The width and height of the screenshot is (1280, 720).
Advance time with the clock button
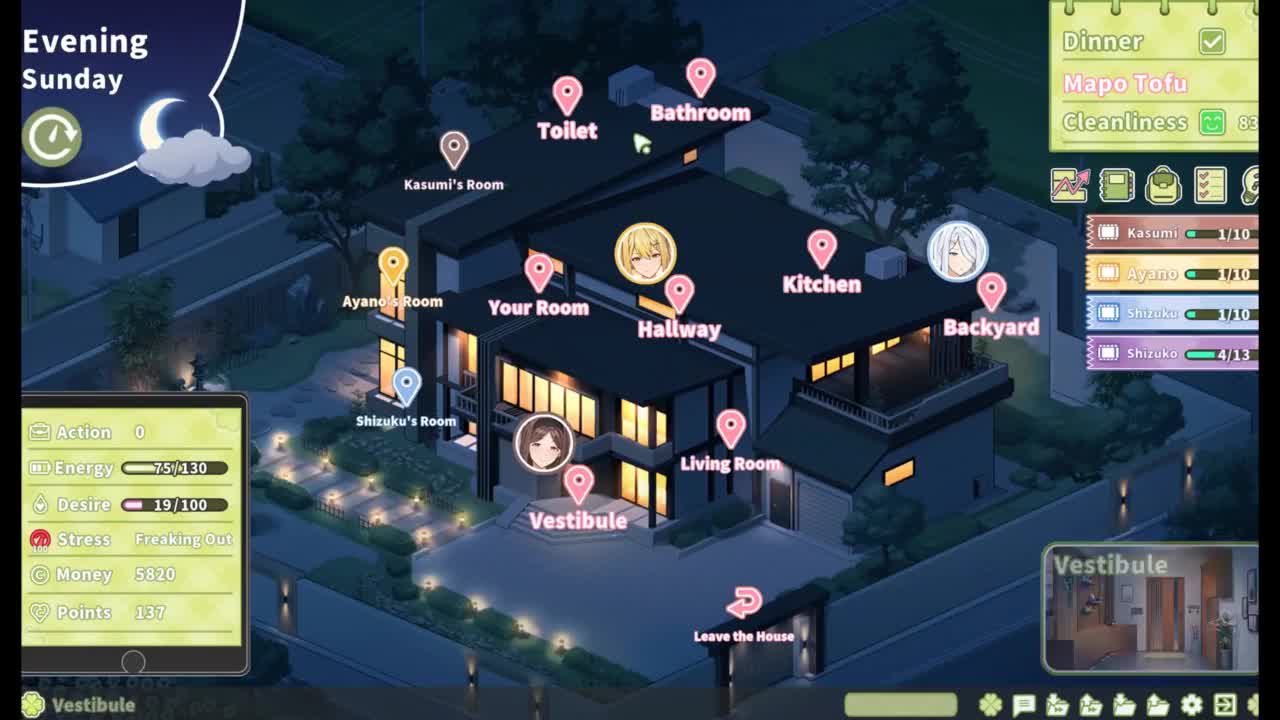pyautogui.click(x=52, y=137)
